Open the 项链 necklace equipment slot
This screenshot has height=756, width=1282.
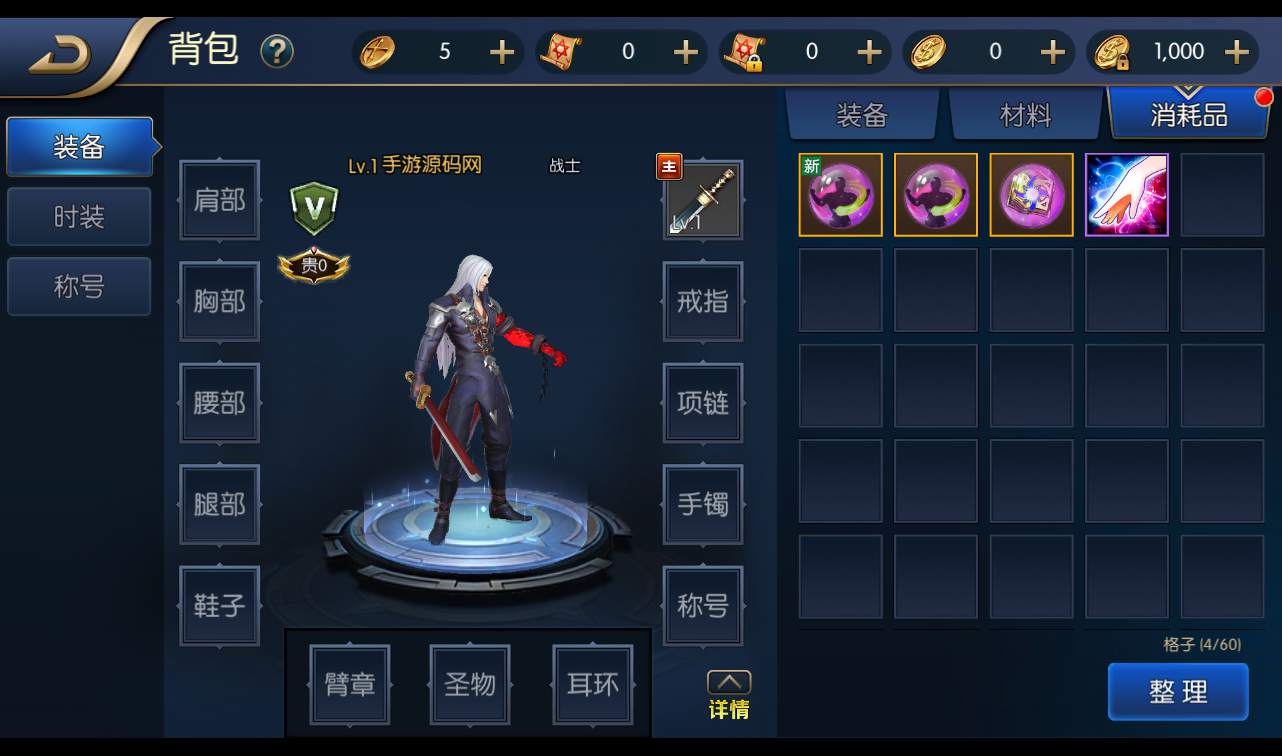coord(703,403)
